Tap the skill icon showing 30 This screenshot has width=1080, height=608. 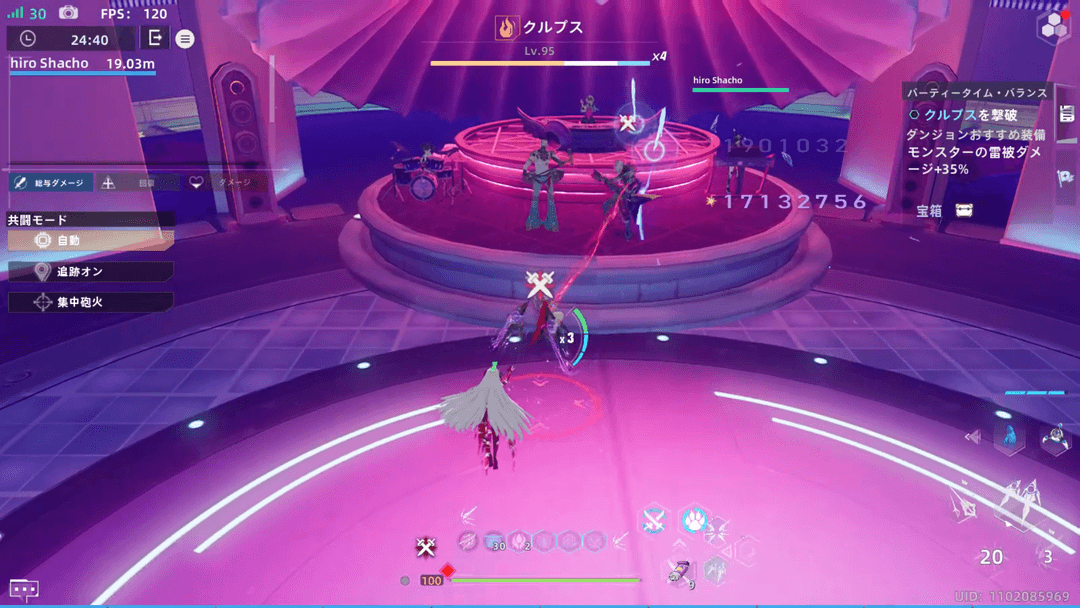[x=494, y=541]
